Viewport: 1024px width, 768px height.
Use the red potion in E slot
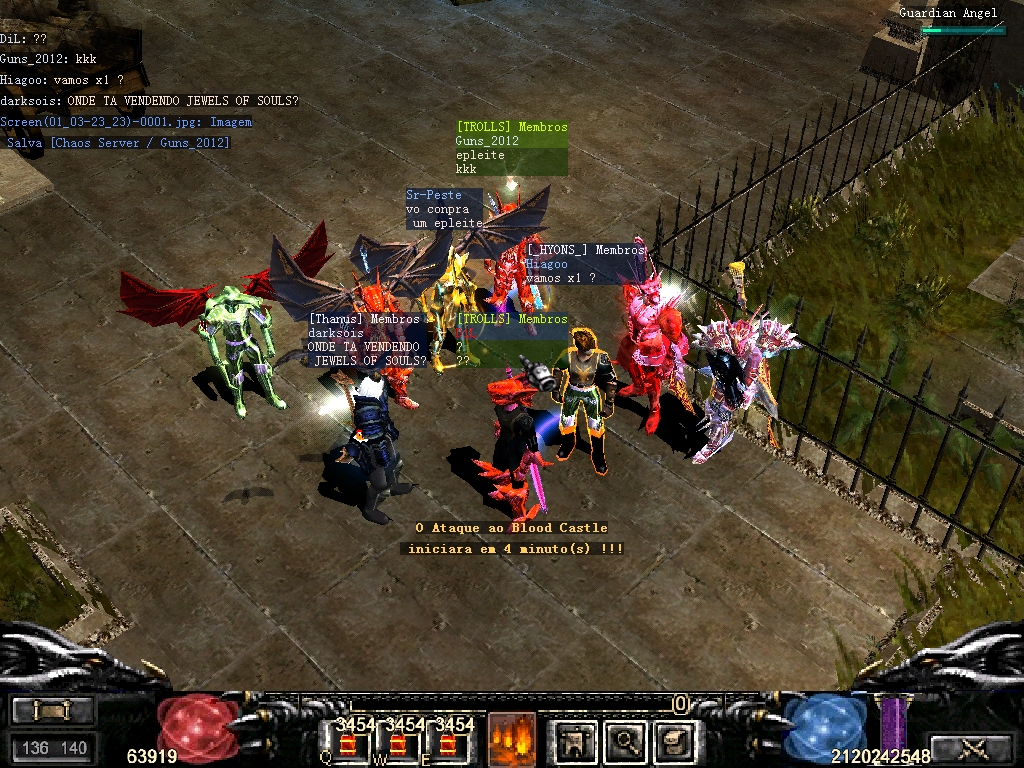pos(448,743)
